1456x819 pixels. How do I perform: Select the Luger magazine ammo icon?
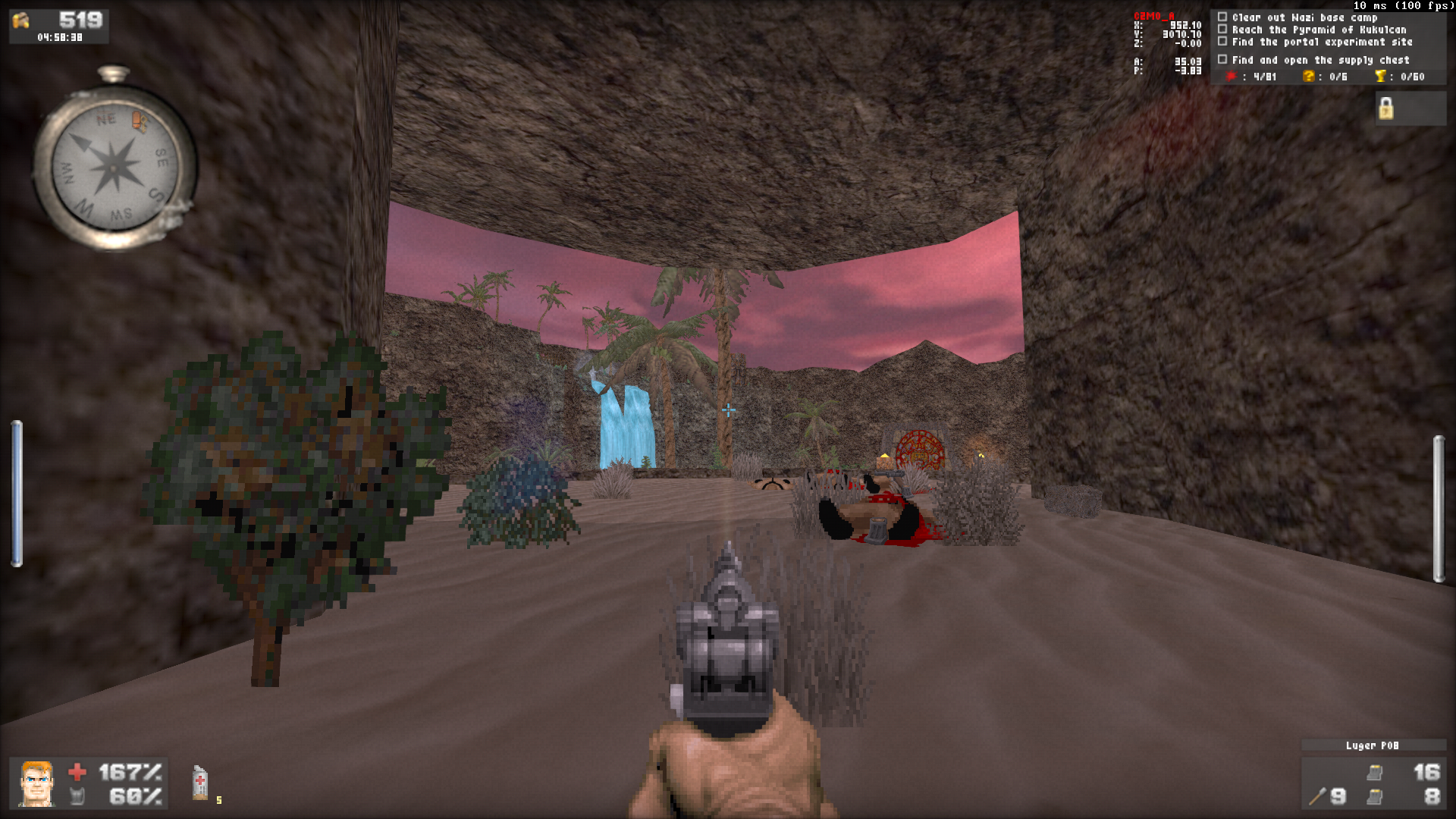(x=1375, y=773)
